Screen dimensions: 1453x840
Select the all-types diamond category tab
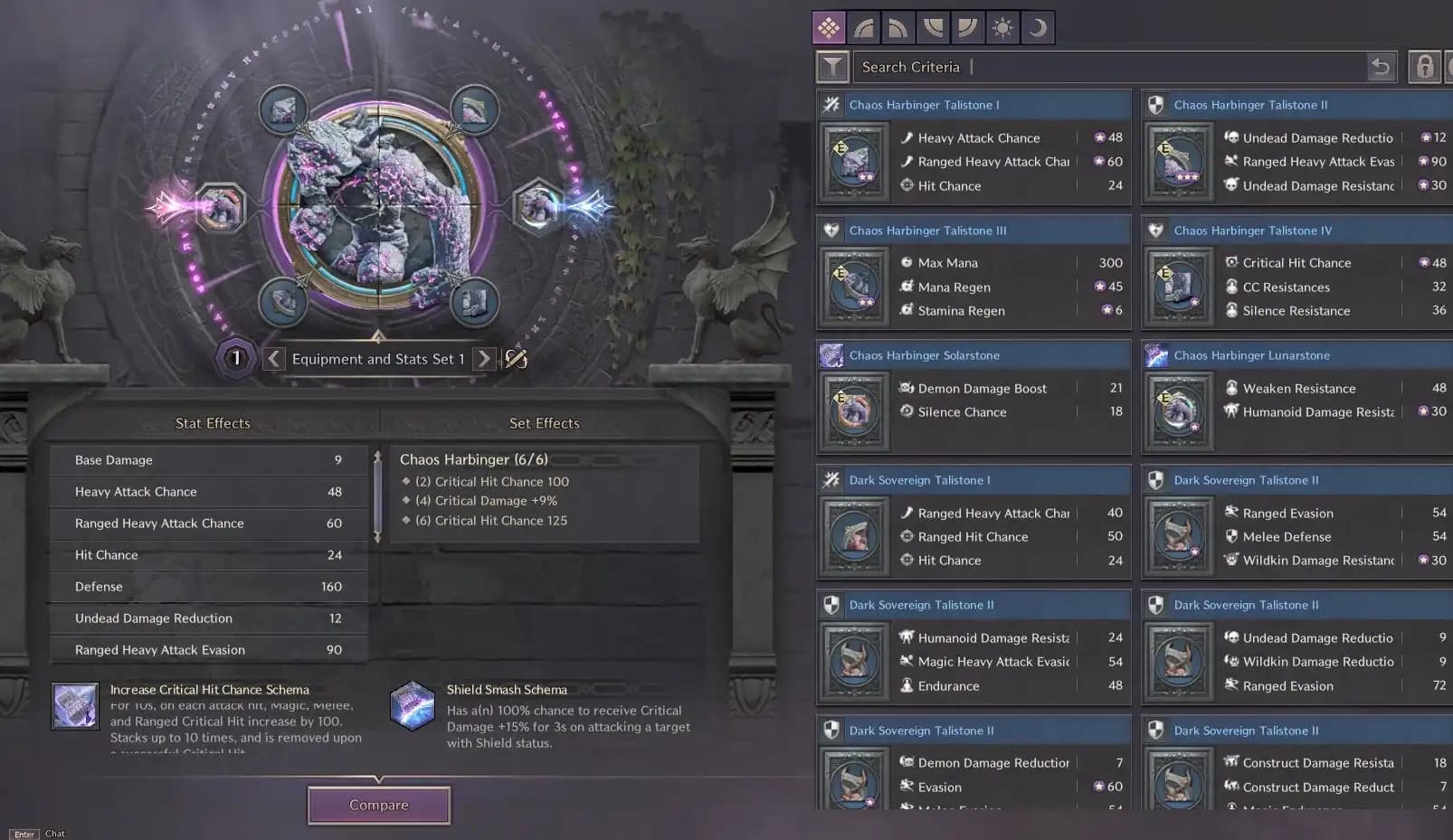(x=829, y=28)
